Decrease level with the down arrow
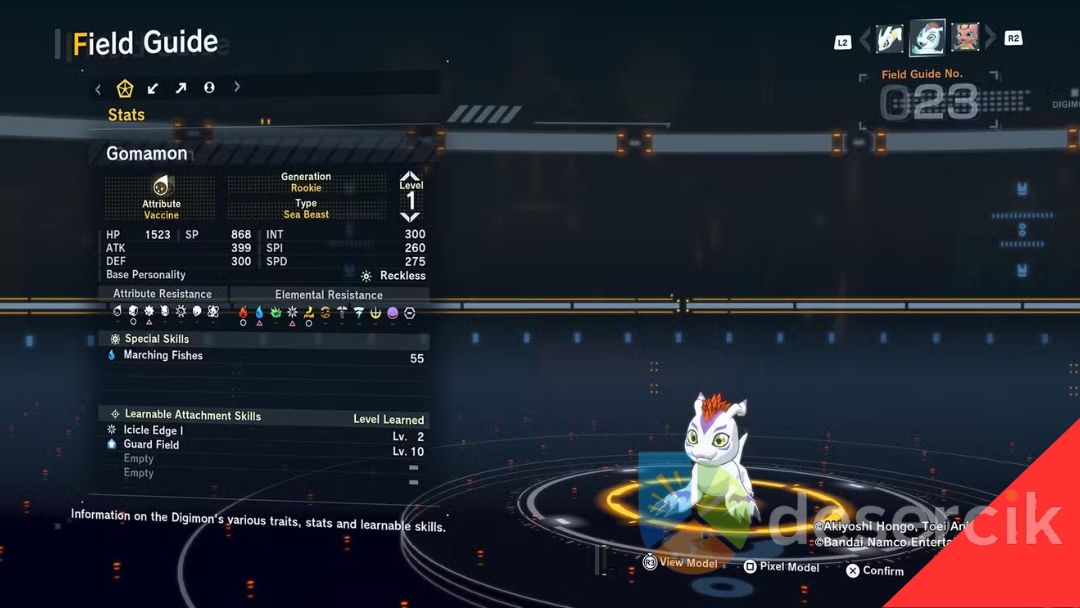Screen dimensions: 1080x608 (x=410, y=216)
